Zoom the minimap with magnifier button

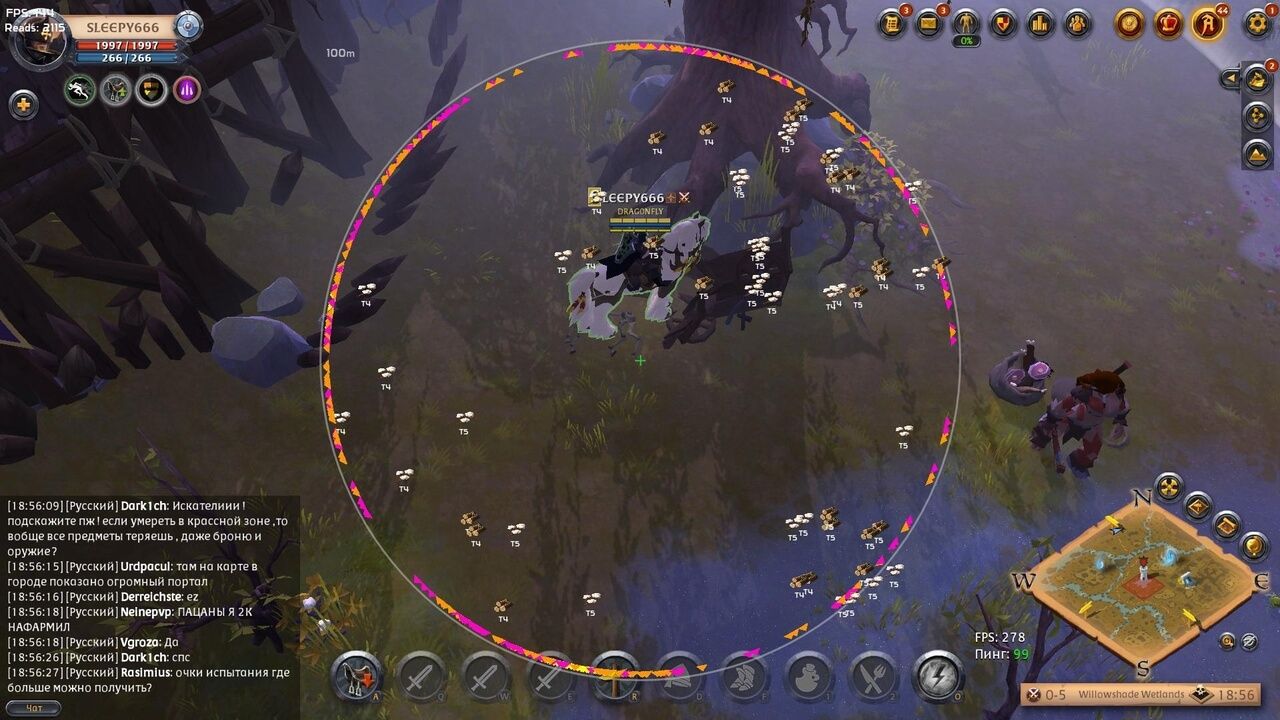tap(1227, 641)
